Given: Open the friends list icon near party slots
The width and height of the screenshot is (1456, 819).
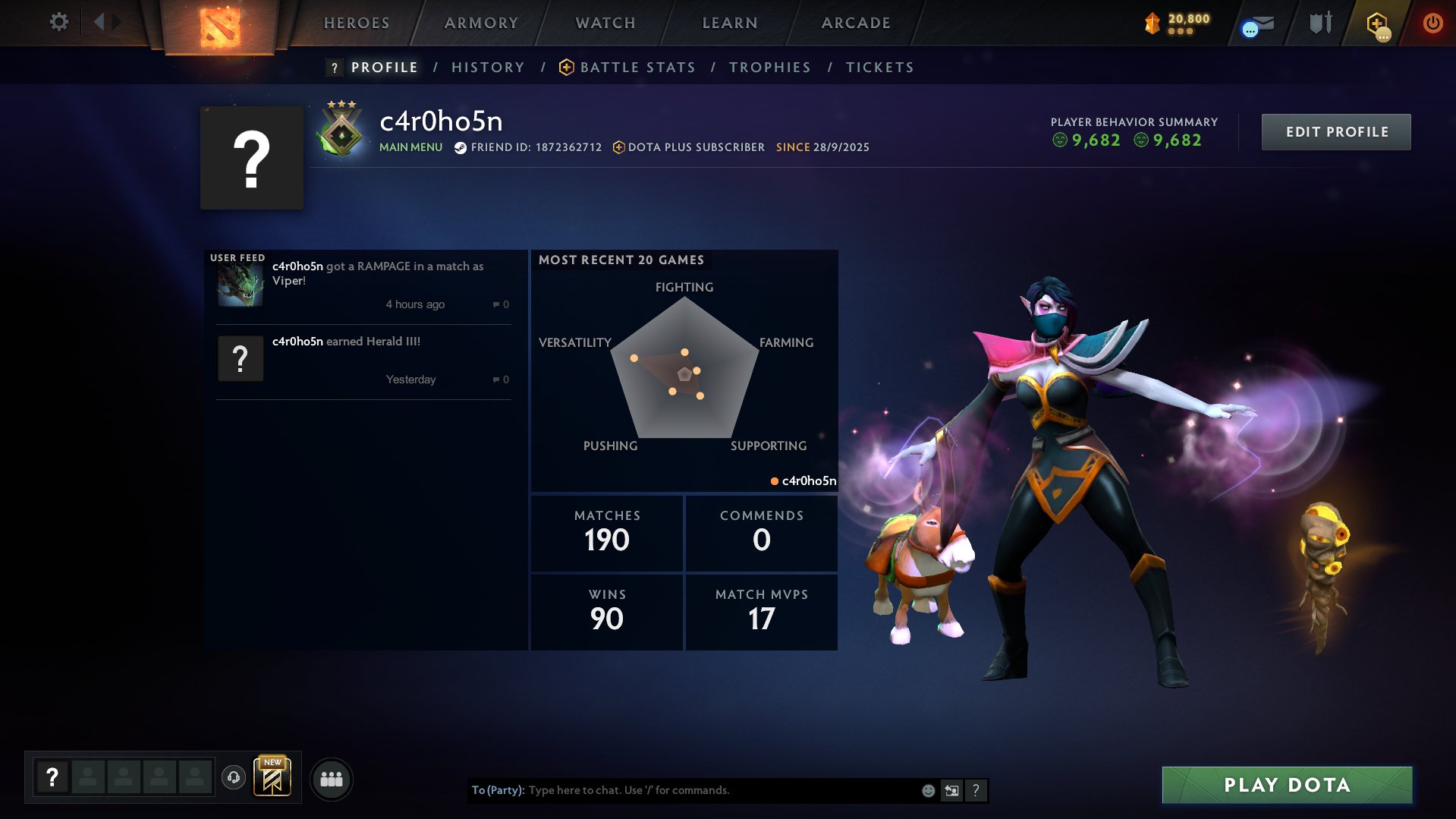Looking at the screenshot, I should (x=332, y=778).
